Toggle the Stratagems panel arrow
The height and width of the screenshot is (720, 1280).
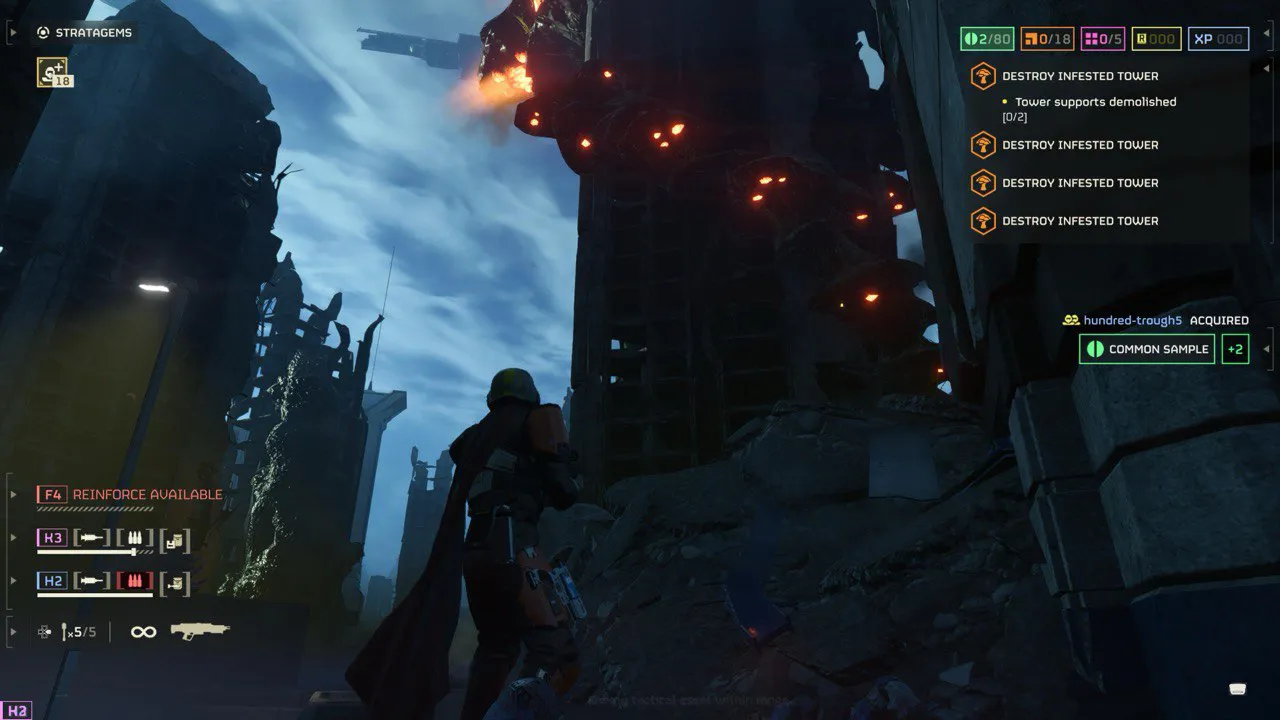[12, 31]
